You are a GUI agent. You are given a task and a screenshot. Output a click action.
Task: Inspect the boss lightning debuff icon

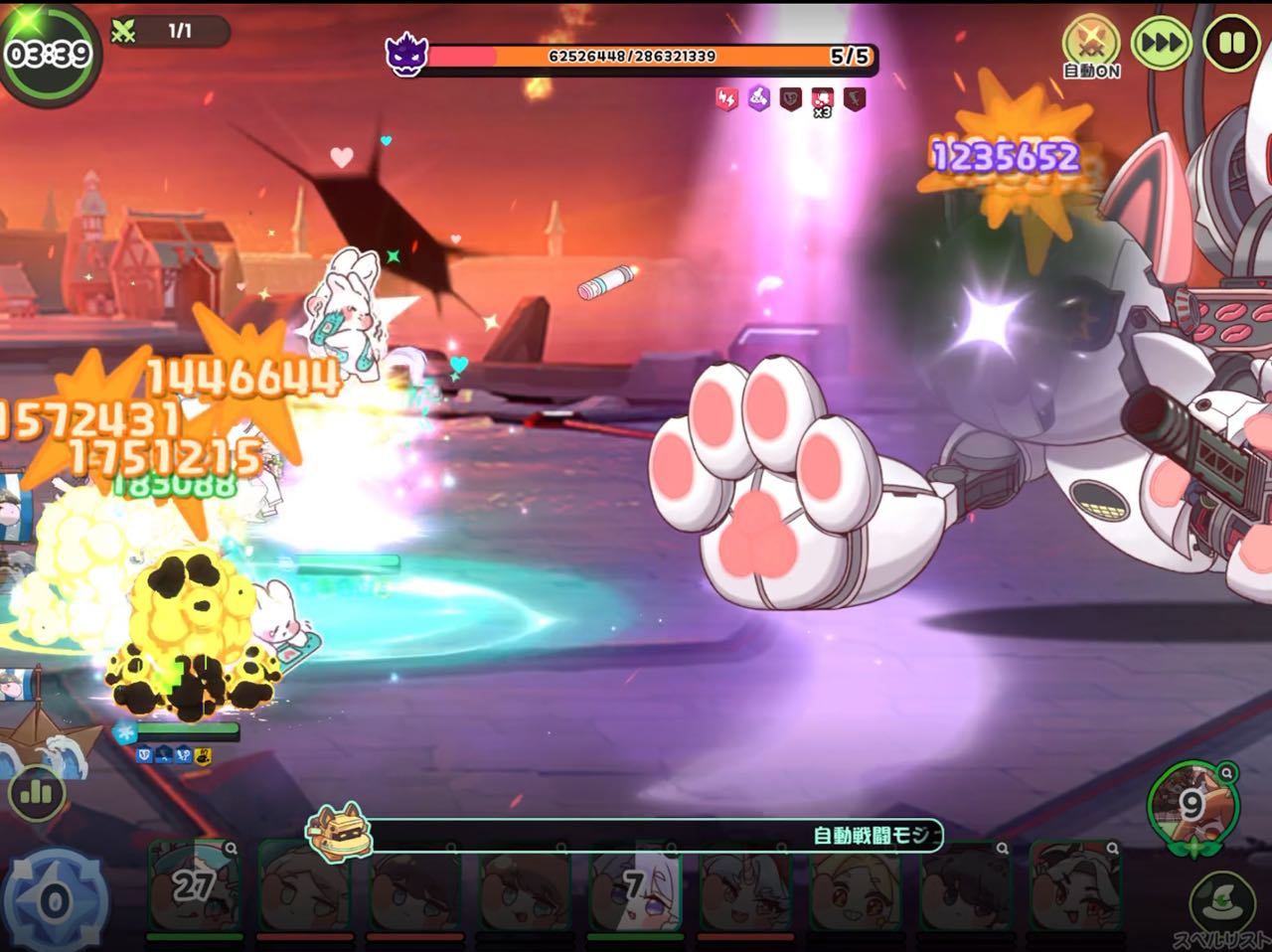pyautogui.click(x=727, y=98)
